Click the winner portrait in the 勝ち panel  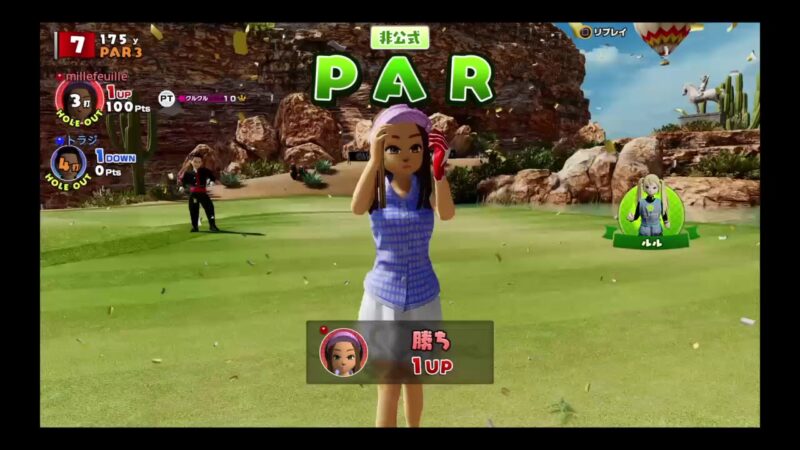(343, 352)
